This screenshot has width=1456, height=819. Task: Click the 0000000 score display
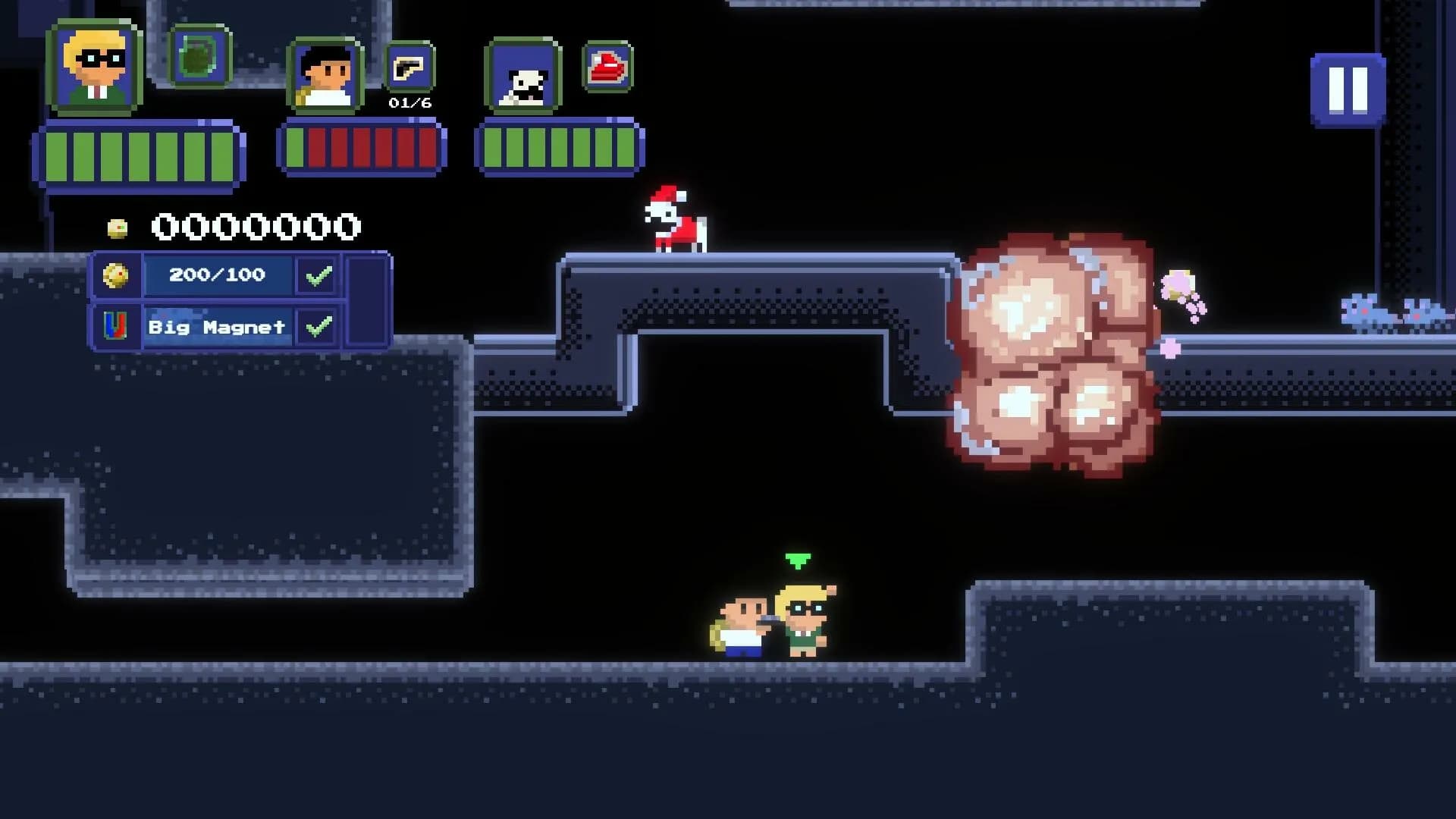pos(256,226)
